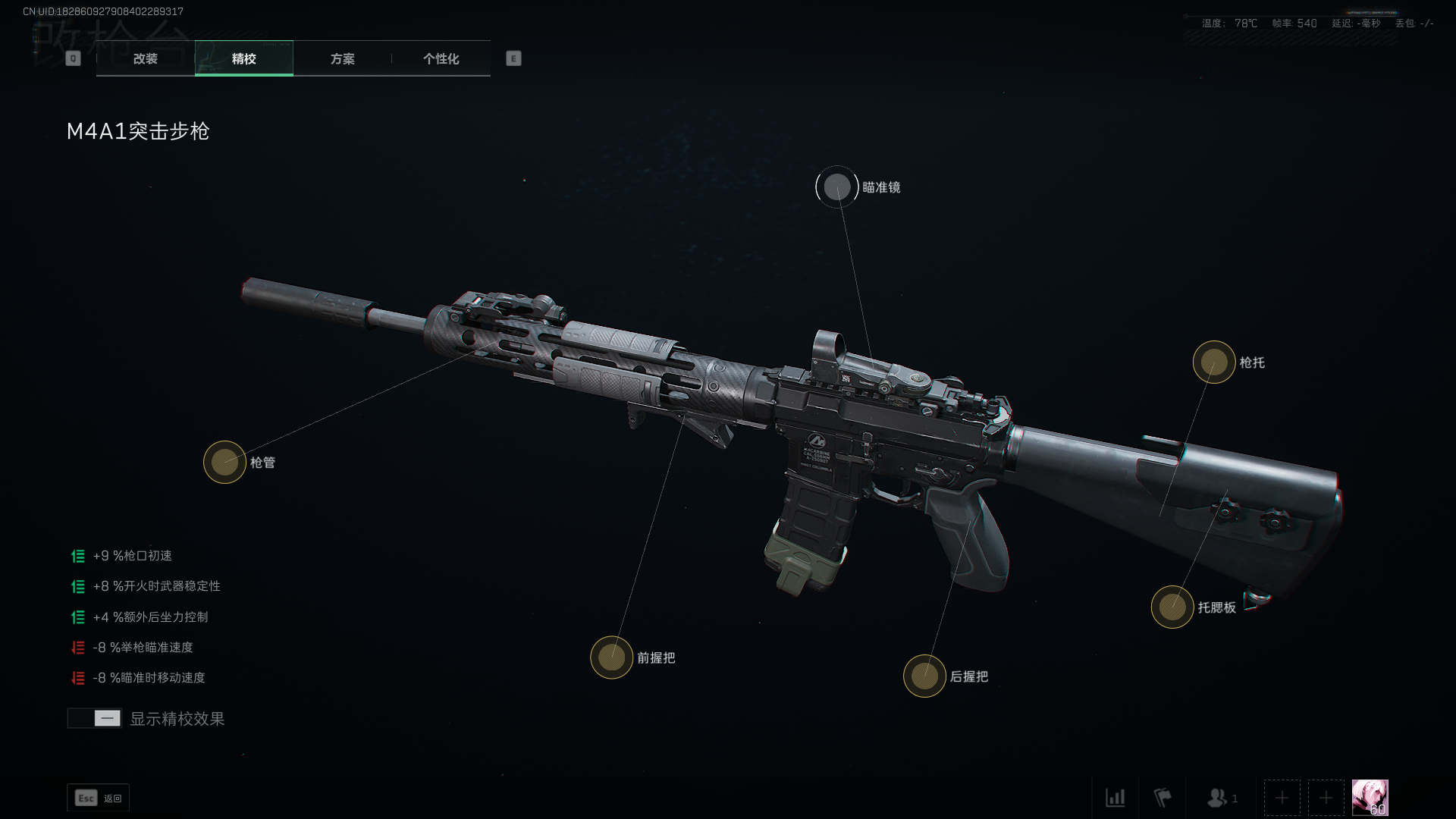Select the 精校 tab
1456x819 pixels.
pyautogui.click(x=243, y=58)
